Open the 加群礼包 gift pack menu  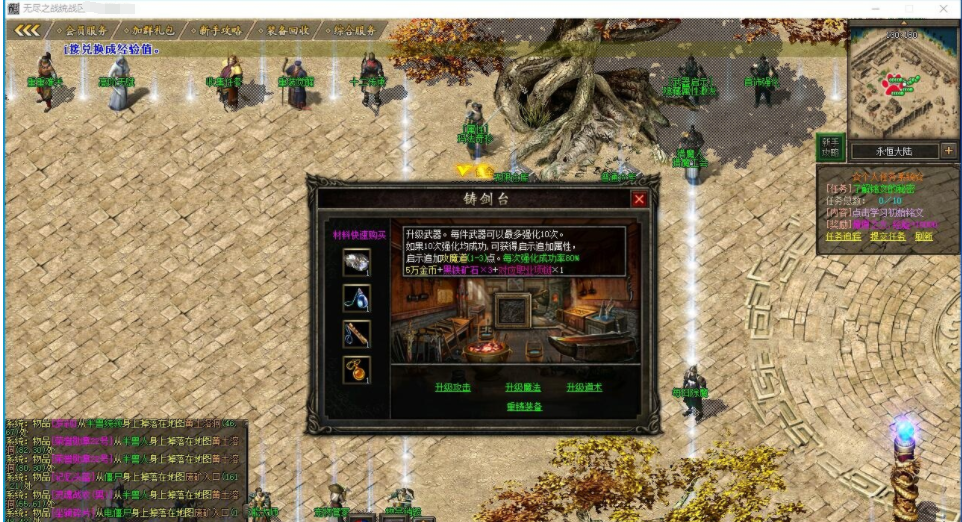click(151, 30)
